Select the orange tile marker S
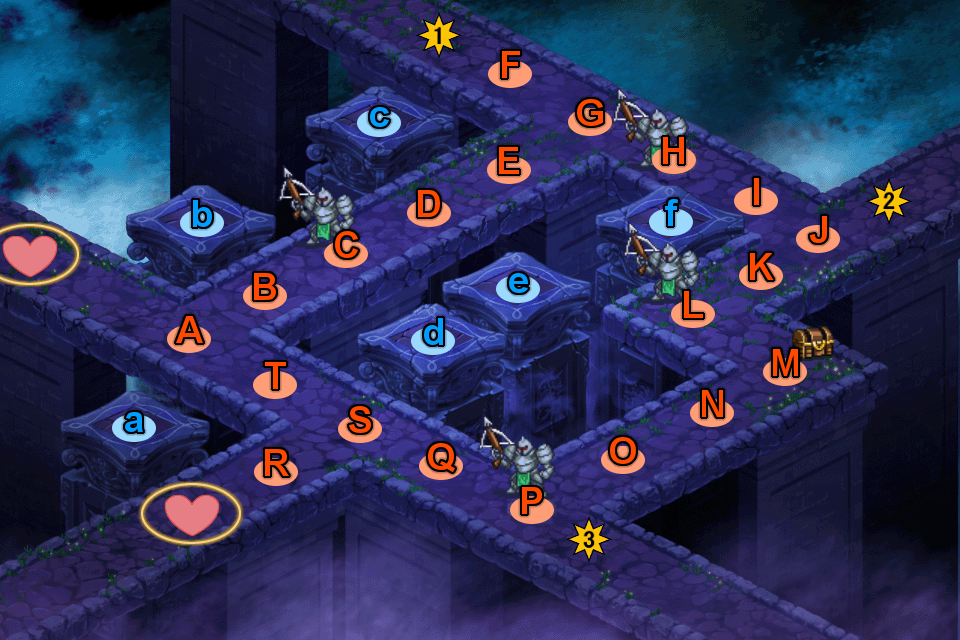The width and height of the screenshot is (960, 640). (360, 422)
